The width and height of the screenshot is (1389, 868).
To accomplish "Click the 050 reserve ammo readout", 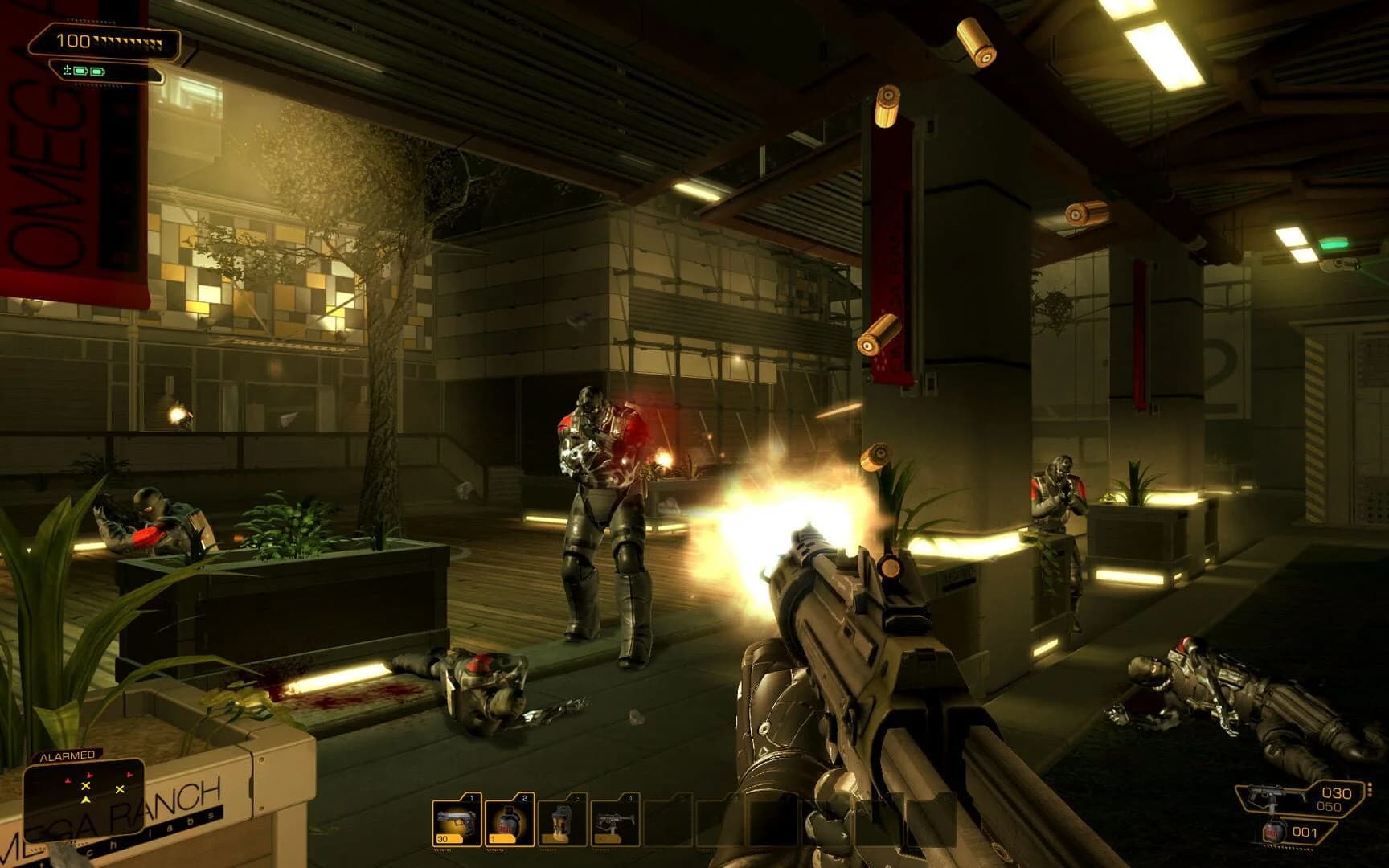I will [1330, 806].
